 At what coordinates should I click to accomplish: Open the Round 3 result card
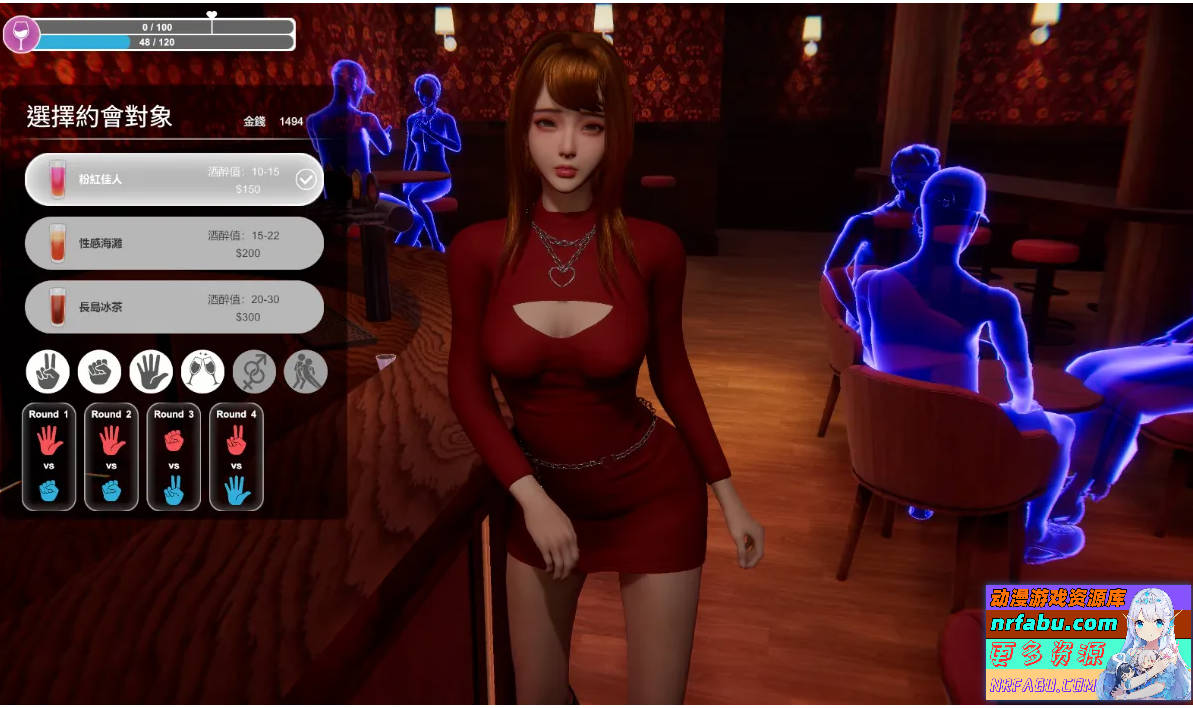point(174,457)
